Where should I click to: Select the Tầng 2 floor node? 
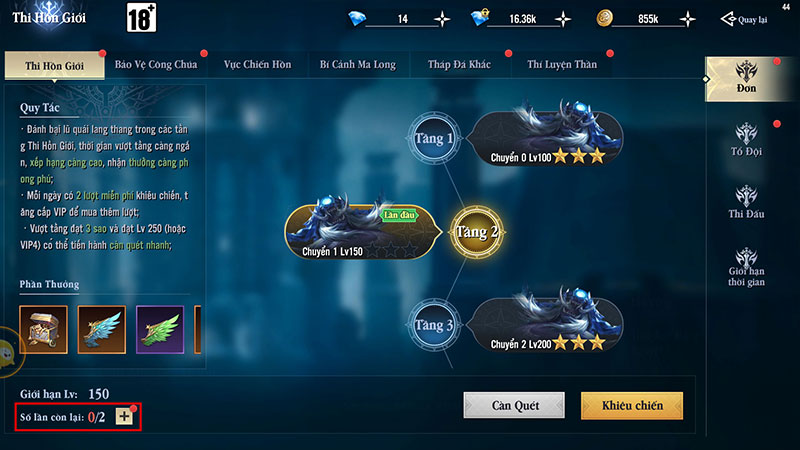click(x=478, y=233)
